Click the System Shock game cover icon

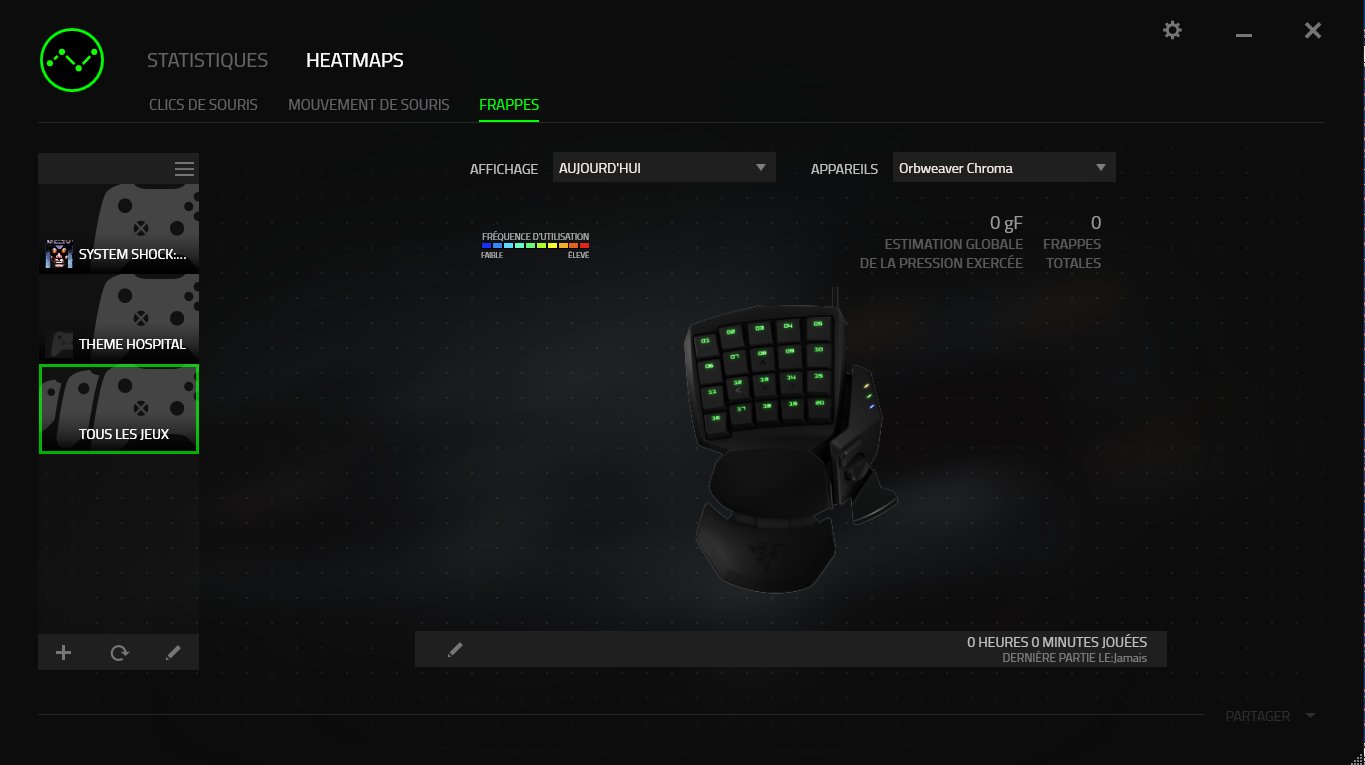59,254
